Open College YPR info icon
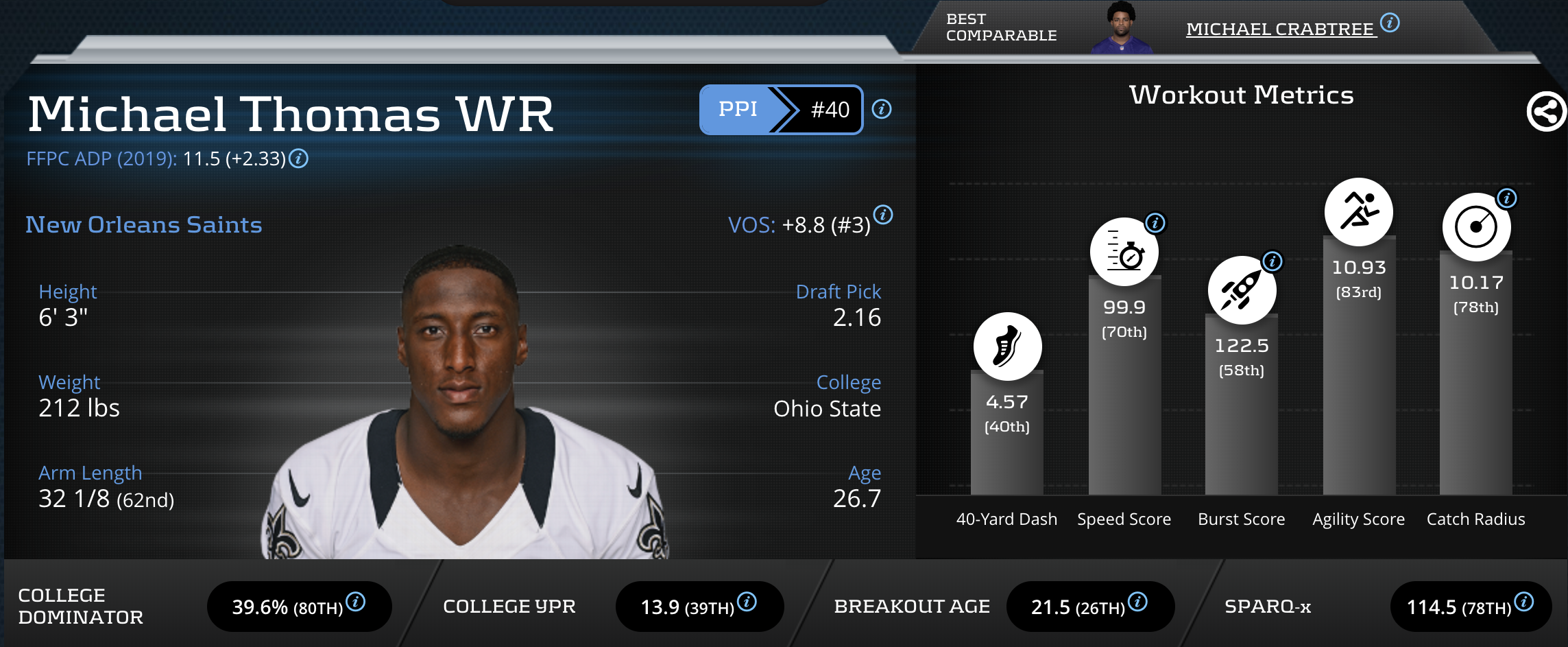 [747, 602]
